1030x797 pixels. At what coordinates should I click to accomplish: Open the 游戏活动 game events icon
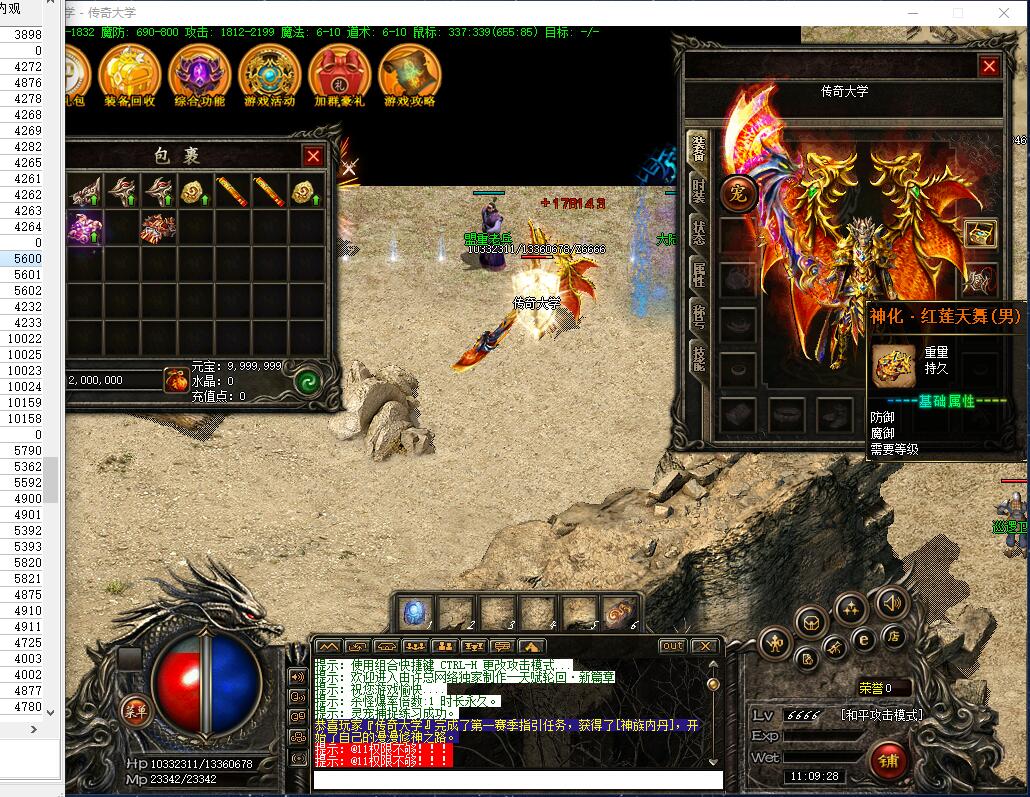coord(269,76)
